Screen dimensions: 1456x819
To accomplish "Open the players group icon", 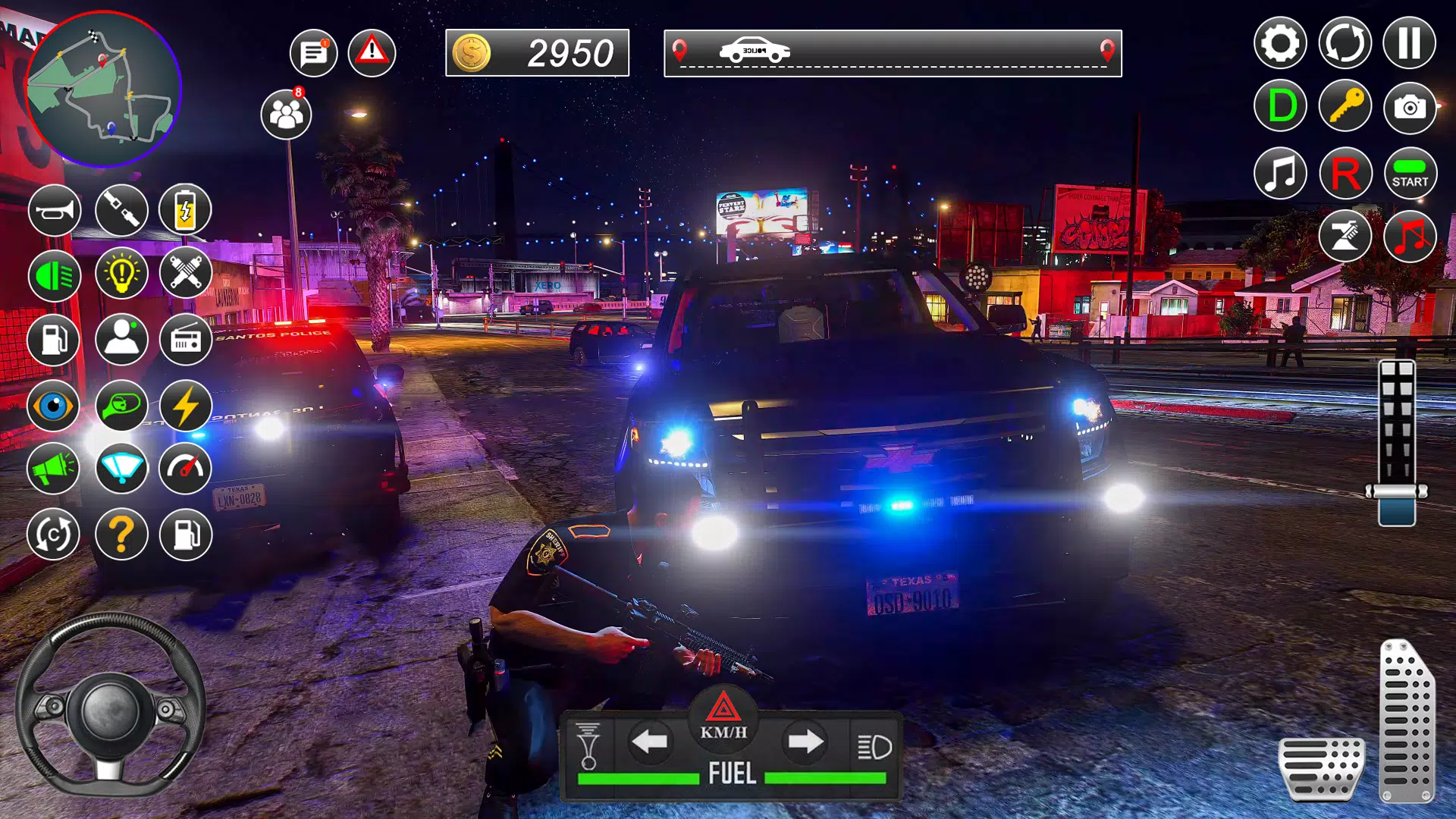I will [x=286, y=115].
